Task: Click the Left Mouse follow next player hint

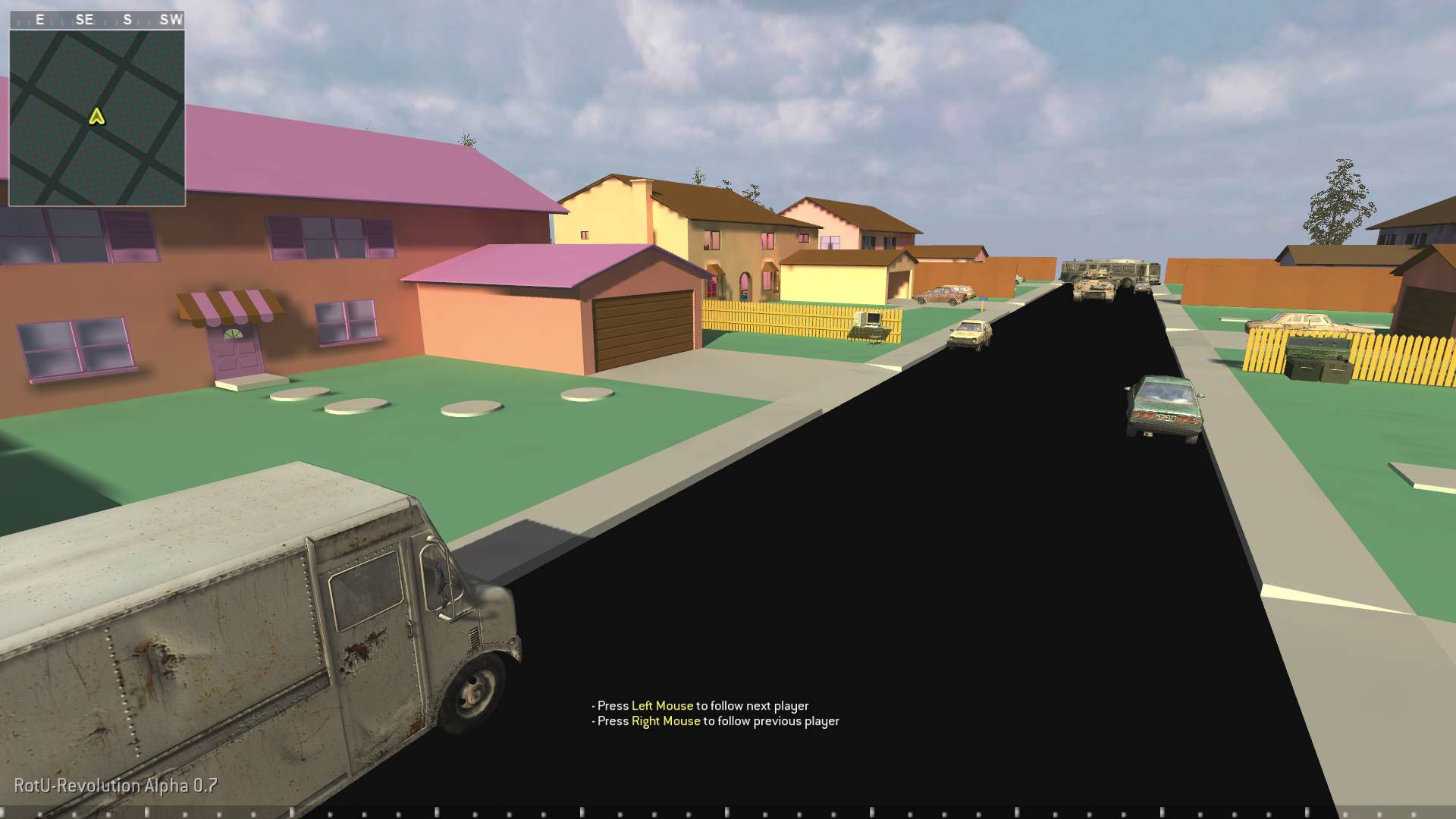Action: click(x=701, y=705)
